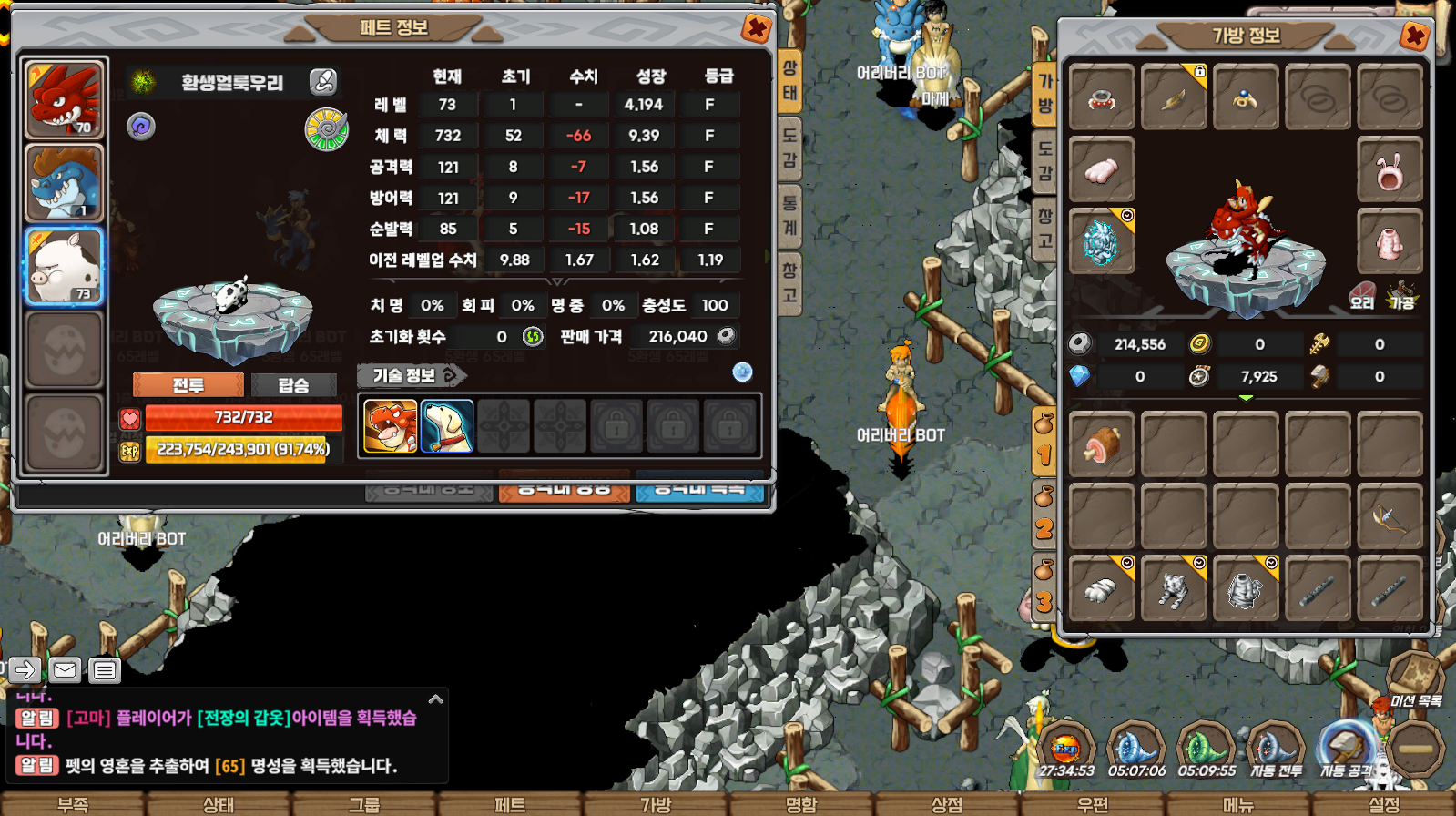Open the 설정 settings menu

[x=1383, y=804]
